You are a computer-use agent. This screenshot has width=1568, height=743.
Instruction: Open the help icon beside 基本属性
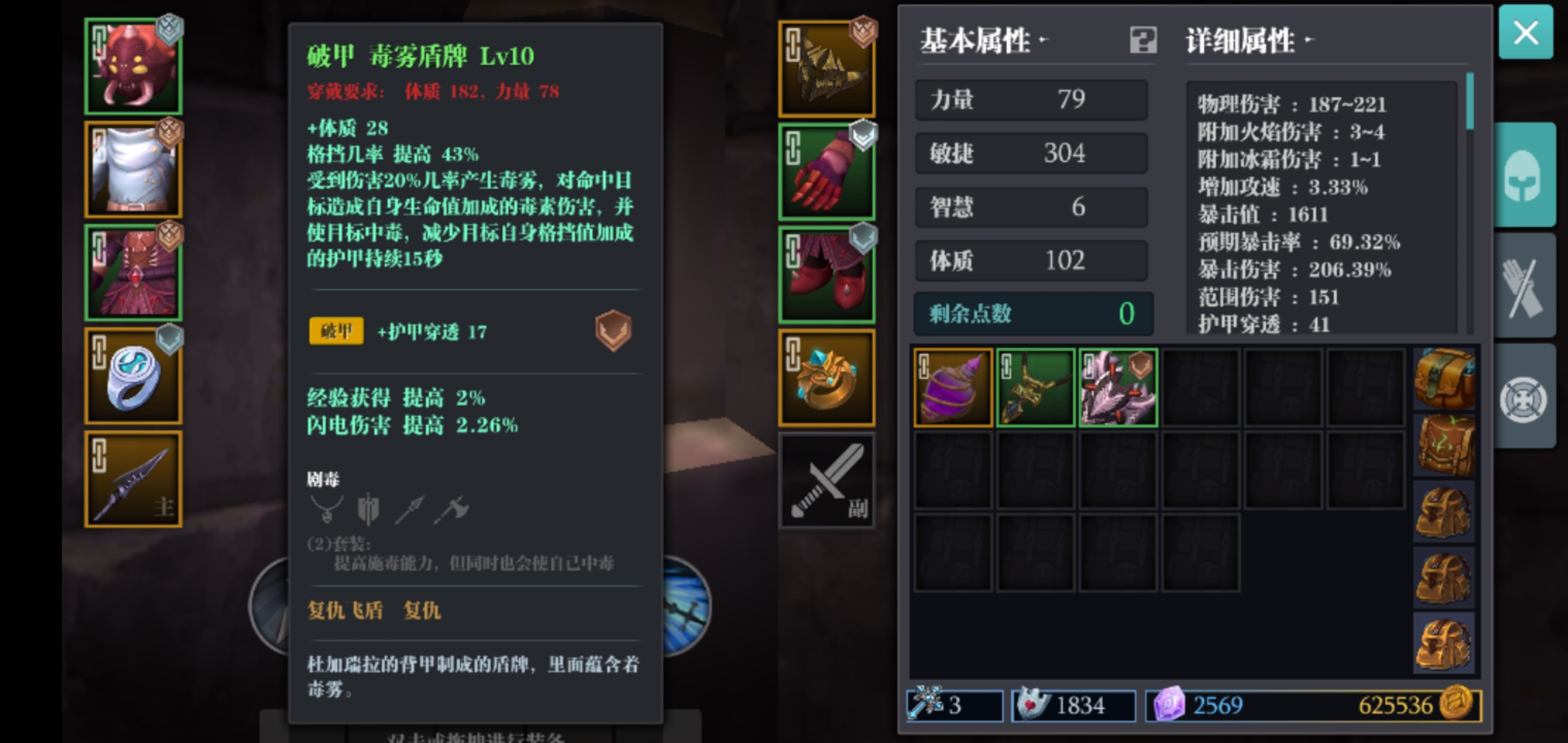click(1144, 41)
